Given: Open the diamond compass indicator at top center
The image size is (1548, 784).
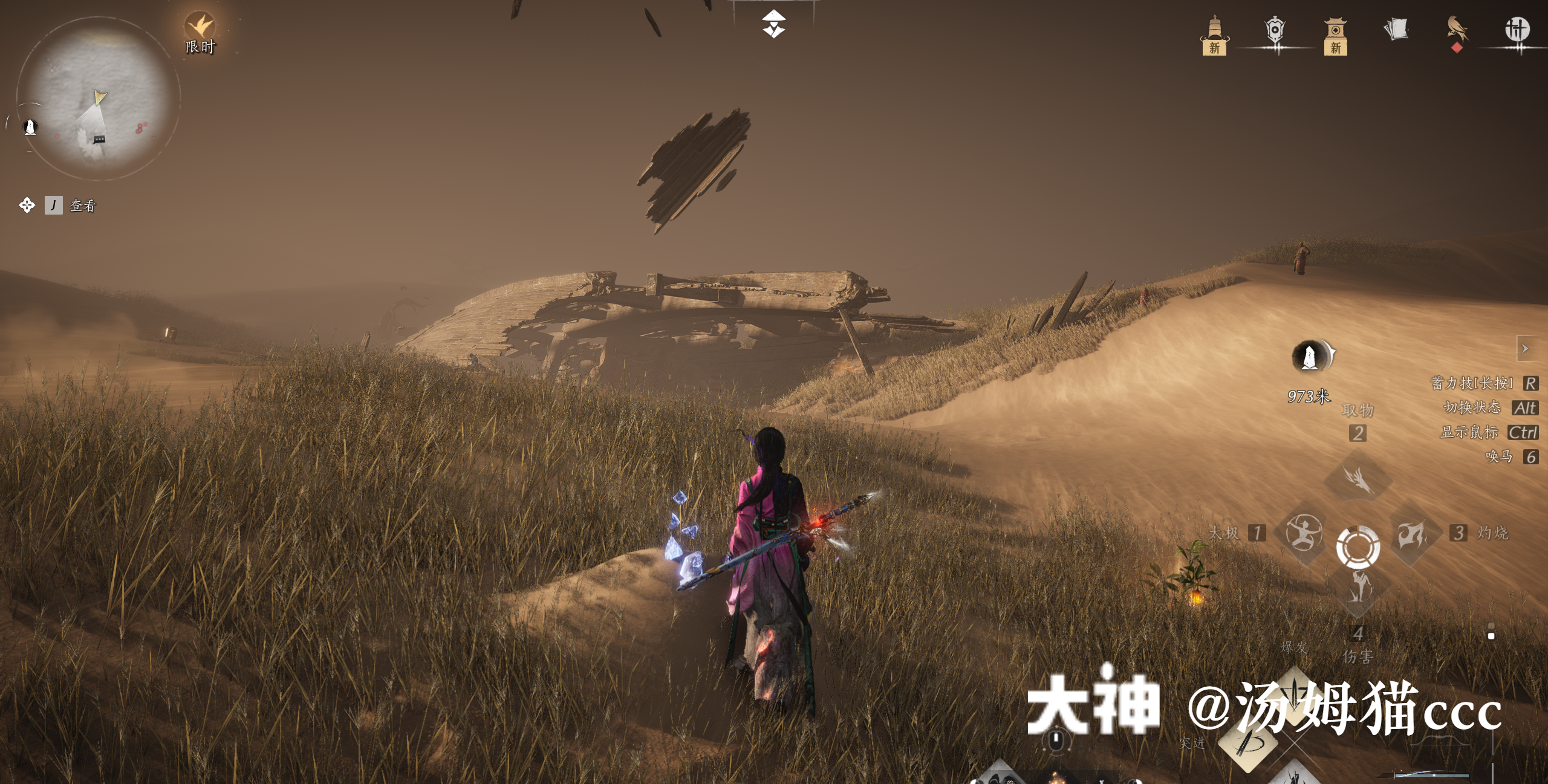Looking at the screenshot, I should [774, 24].
